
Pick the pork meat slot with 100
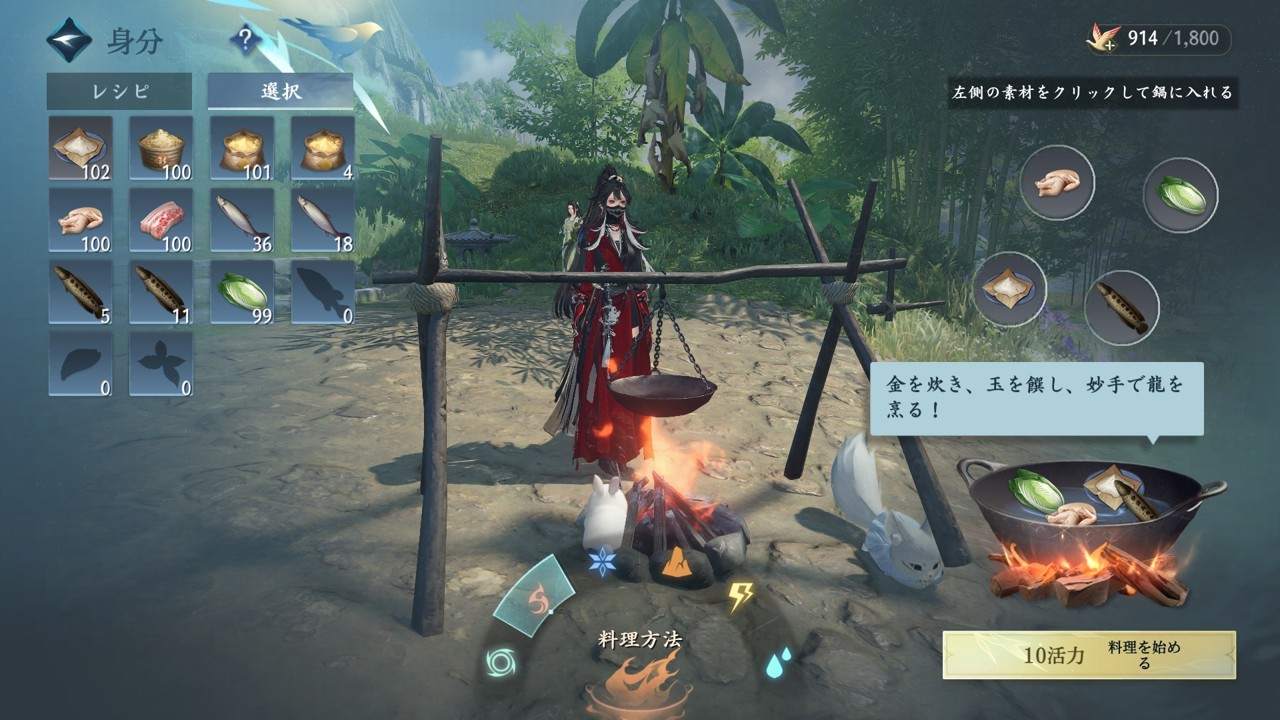tap(161, 220)
